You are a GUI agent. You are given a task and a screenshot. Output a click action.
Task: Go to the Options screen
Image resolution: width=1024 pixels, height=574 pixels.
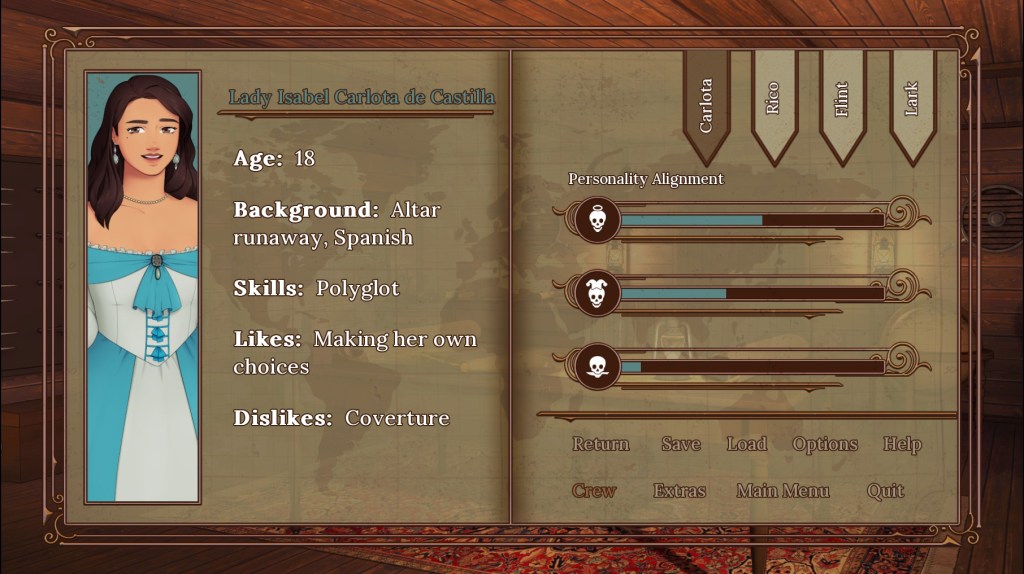coord(825,444)
